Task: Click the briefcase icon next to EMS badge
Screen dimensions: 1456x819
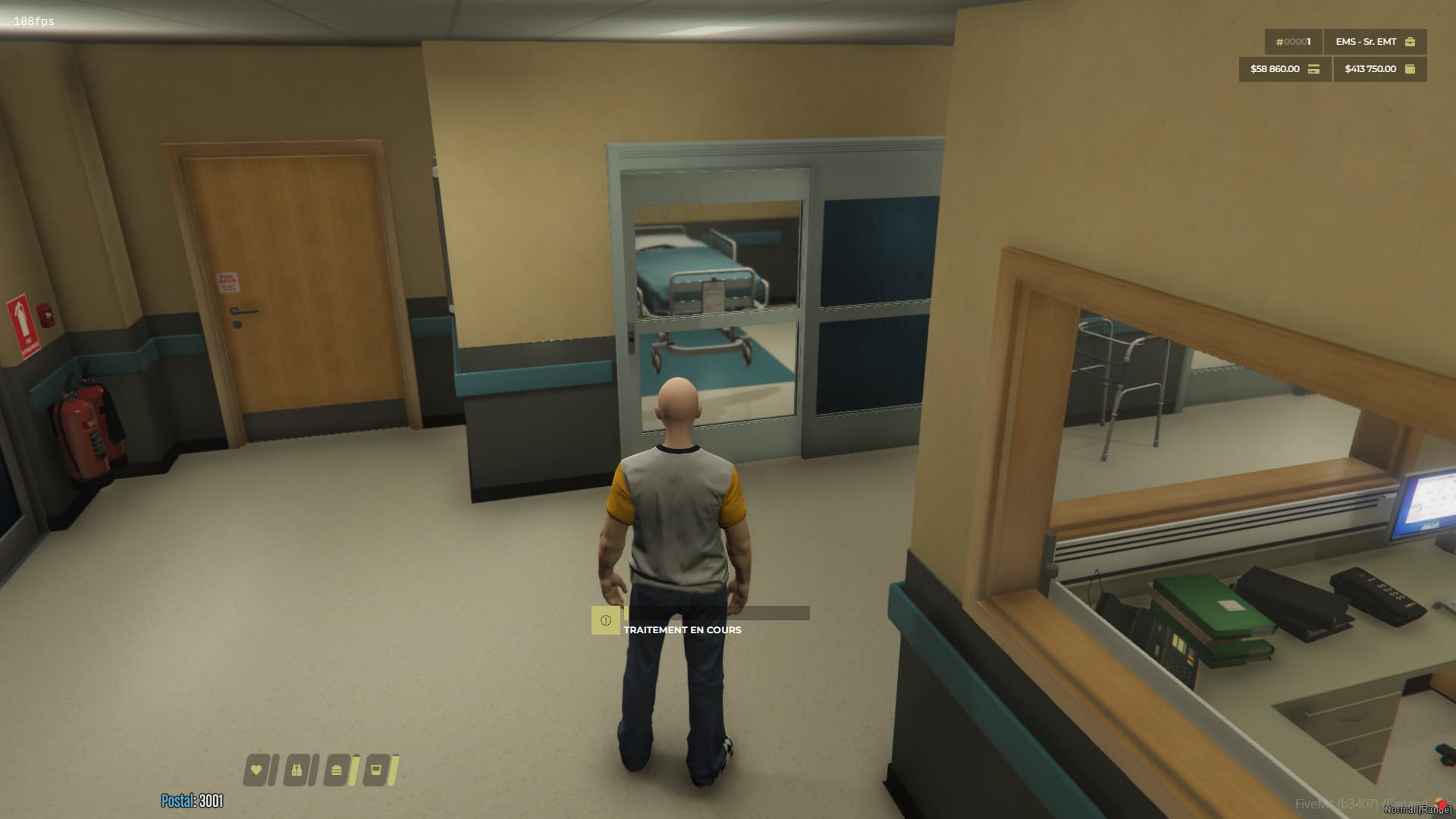Action: click(1410, 42)
